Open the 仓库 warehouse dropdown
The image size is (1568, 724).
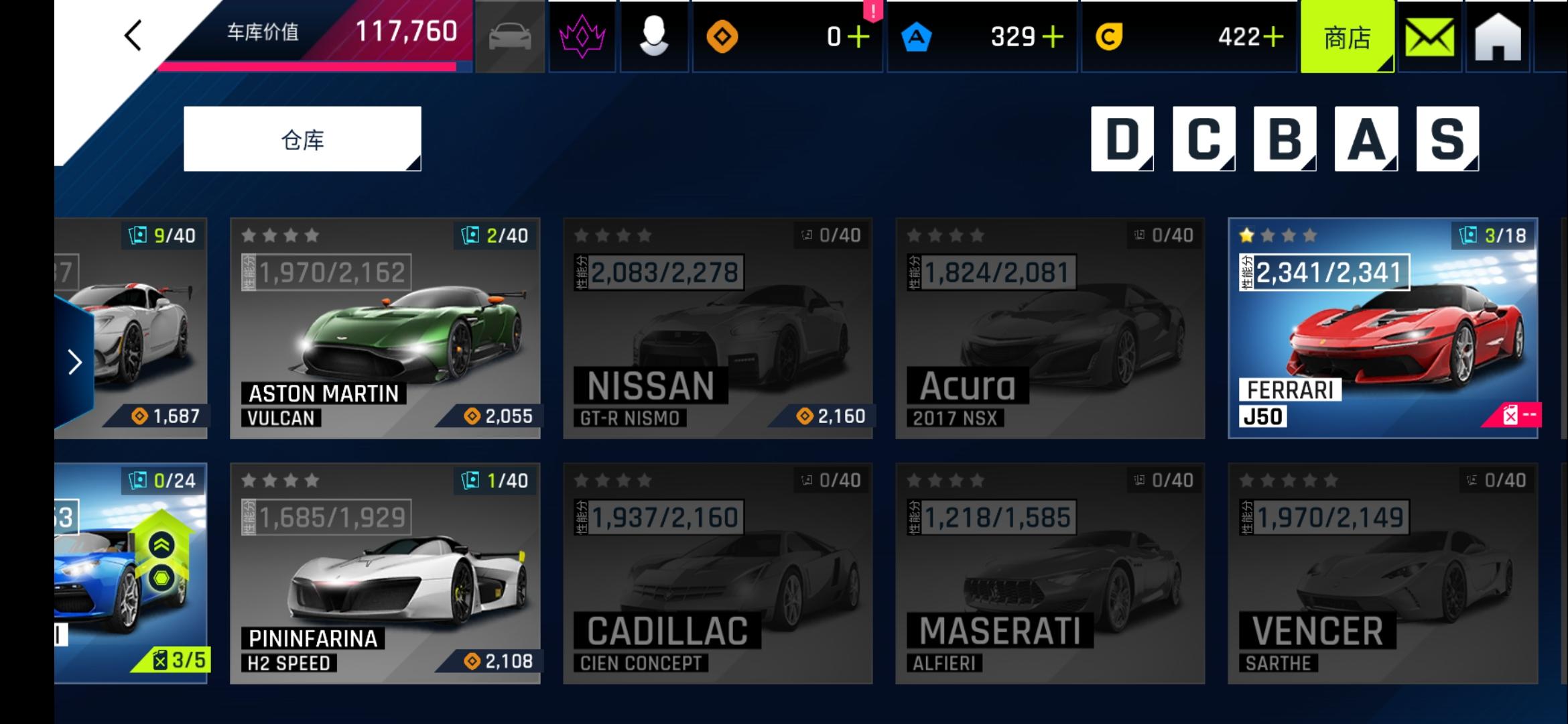pos(301,137)
